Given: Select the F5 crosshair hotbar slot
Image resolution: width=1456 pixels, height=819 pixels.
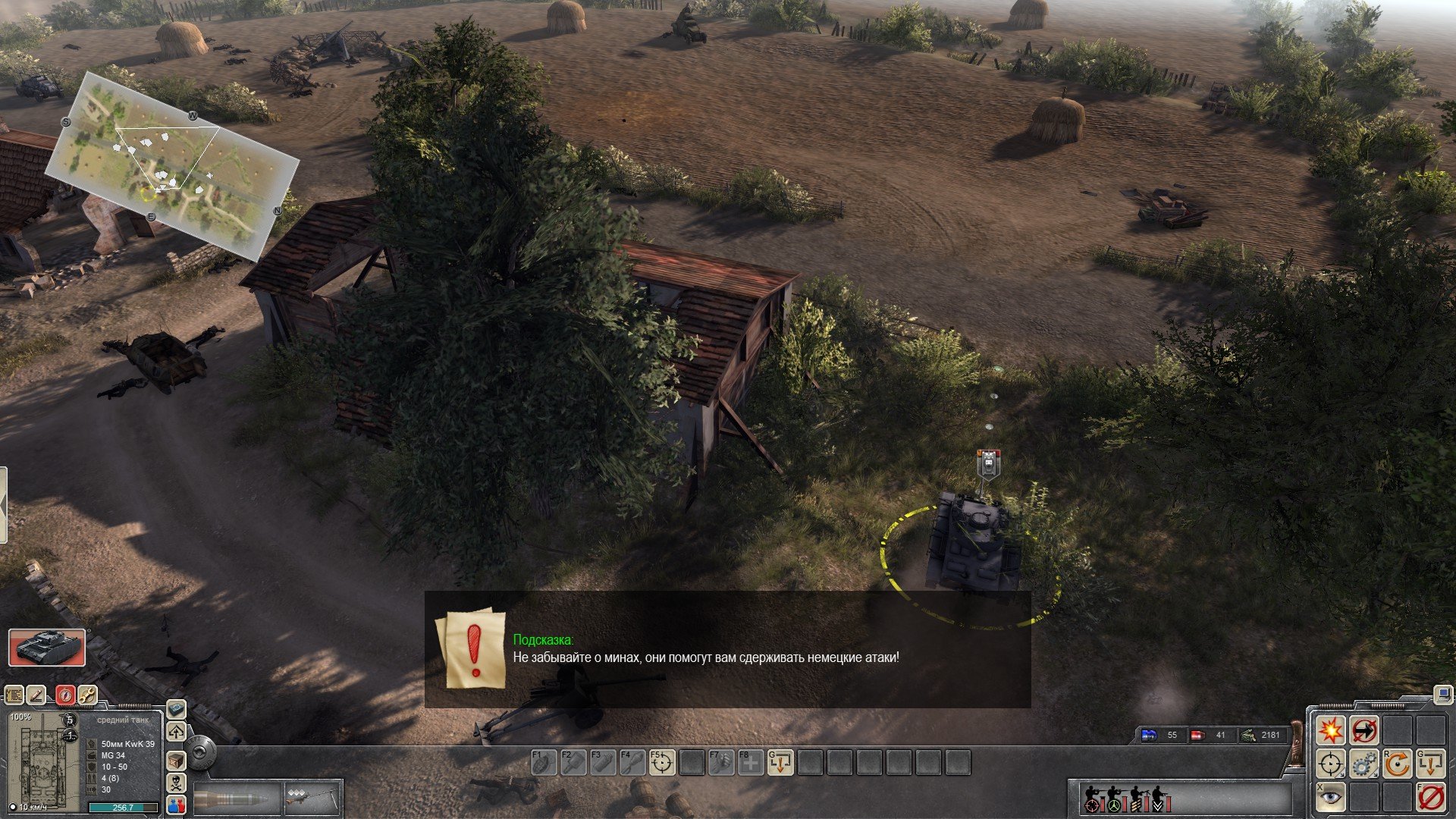Looking at the screenshot, I should coord(662,762).
